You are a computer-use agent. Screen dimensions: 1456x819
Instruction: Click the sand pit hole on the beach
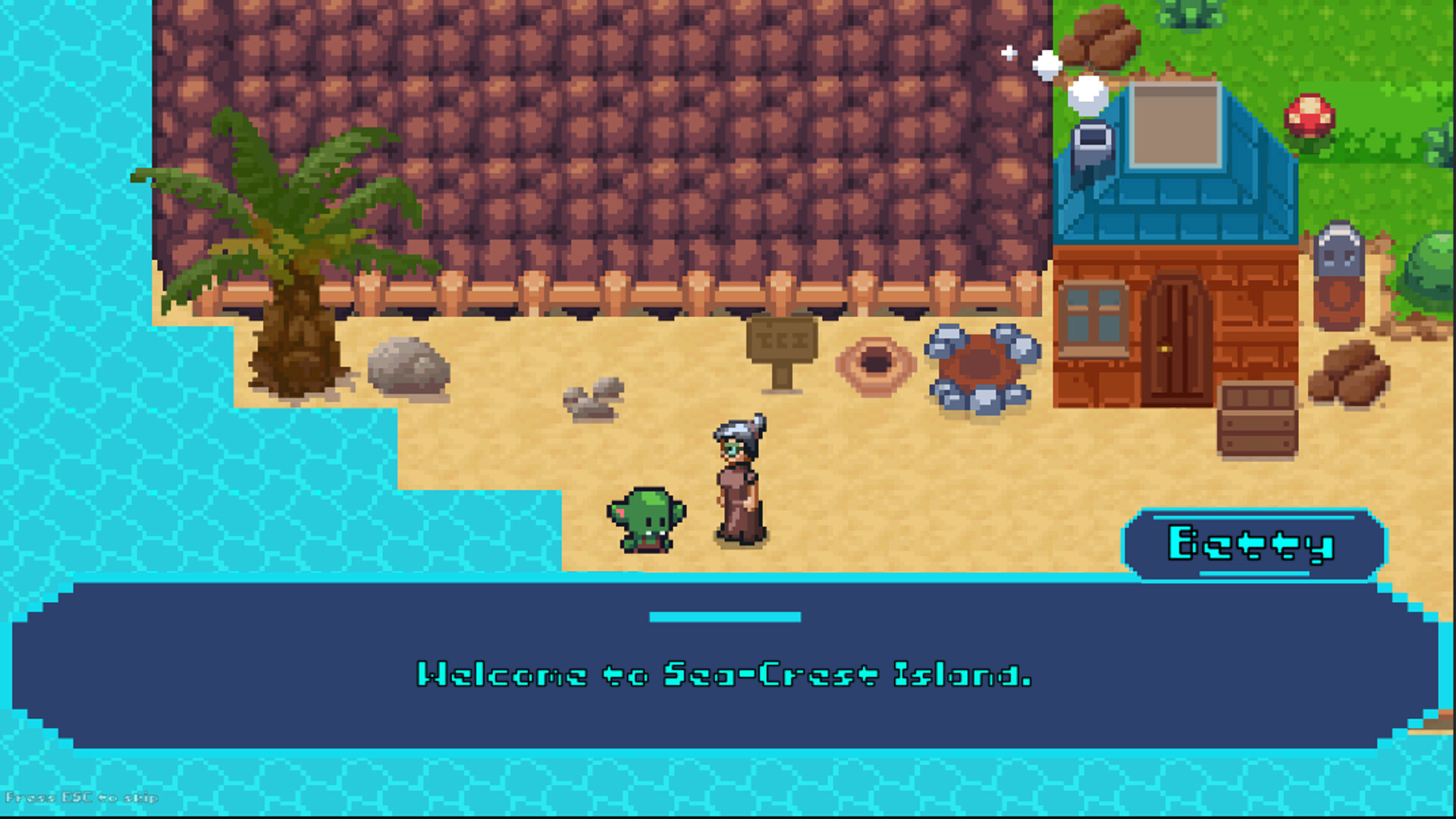point(876,364)
